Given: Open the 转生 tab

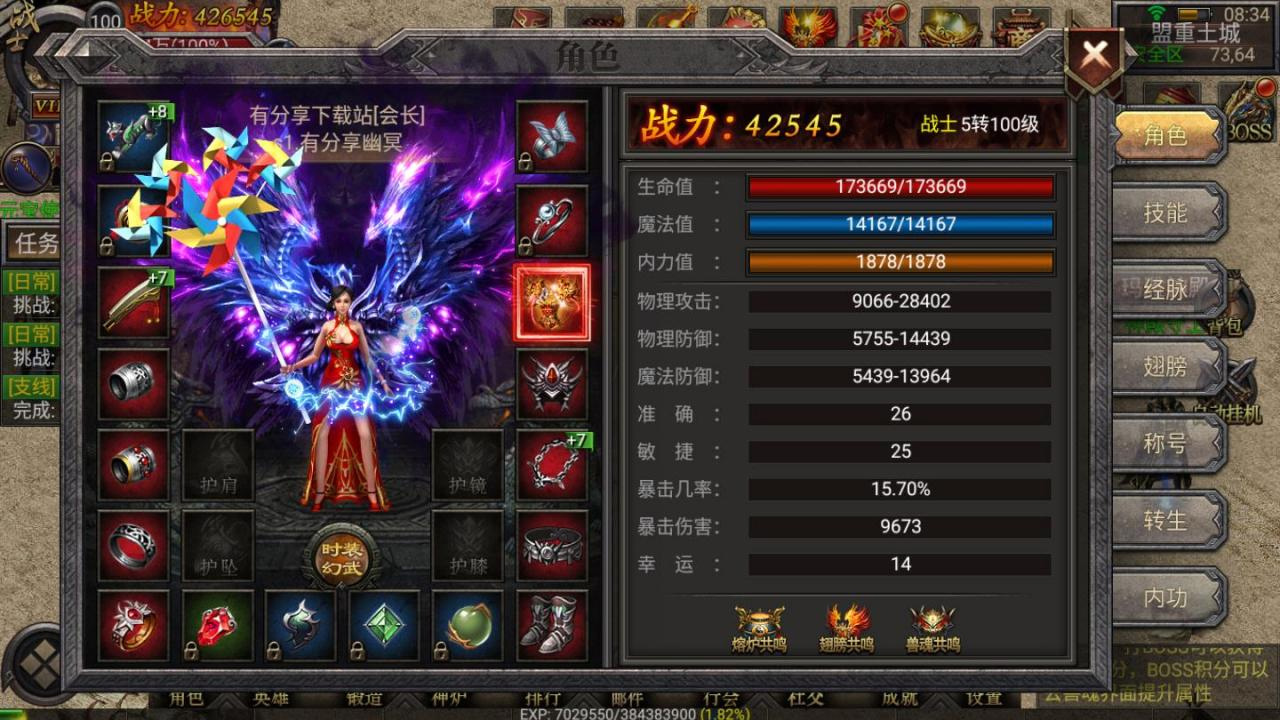Looking at the screenshot, I should pyautogui.click(x=1166, y=521).
